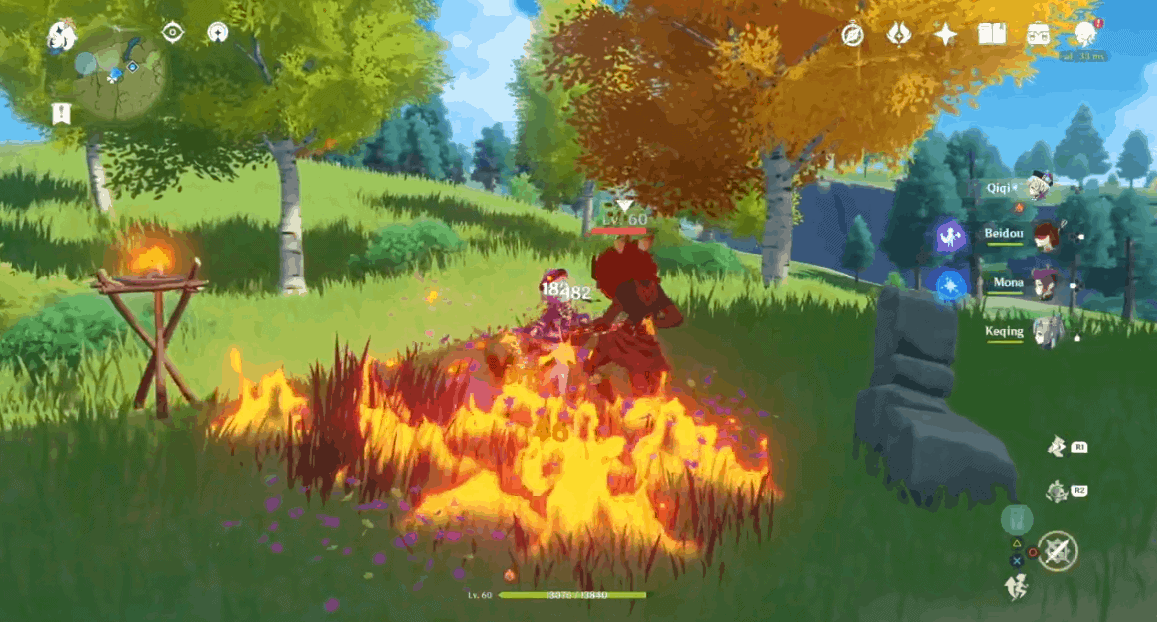Open the inventory backpack

(x=1038, y=35)
